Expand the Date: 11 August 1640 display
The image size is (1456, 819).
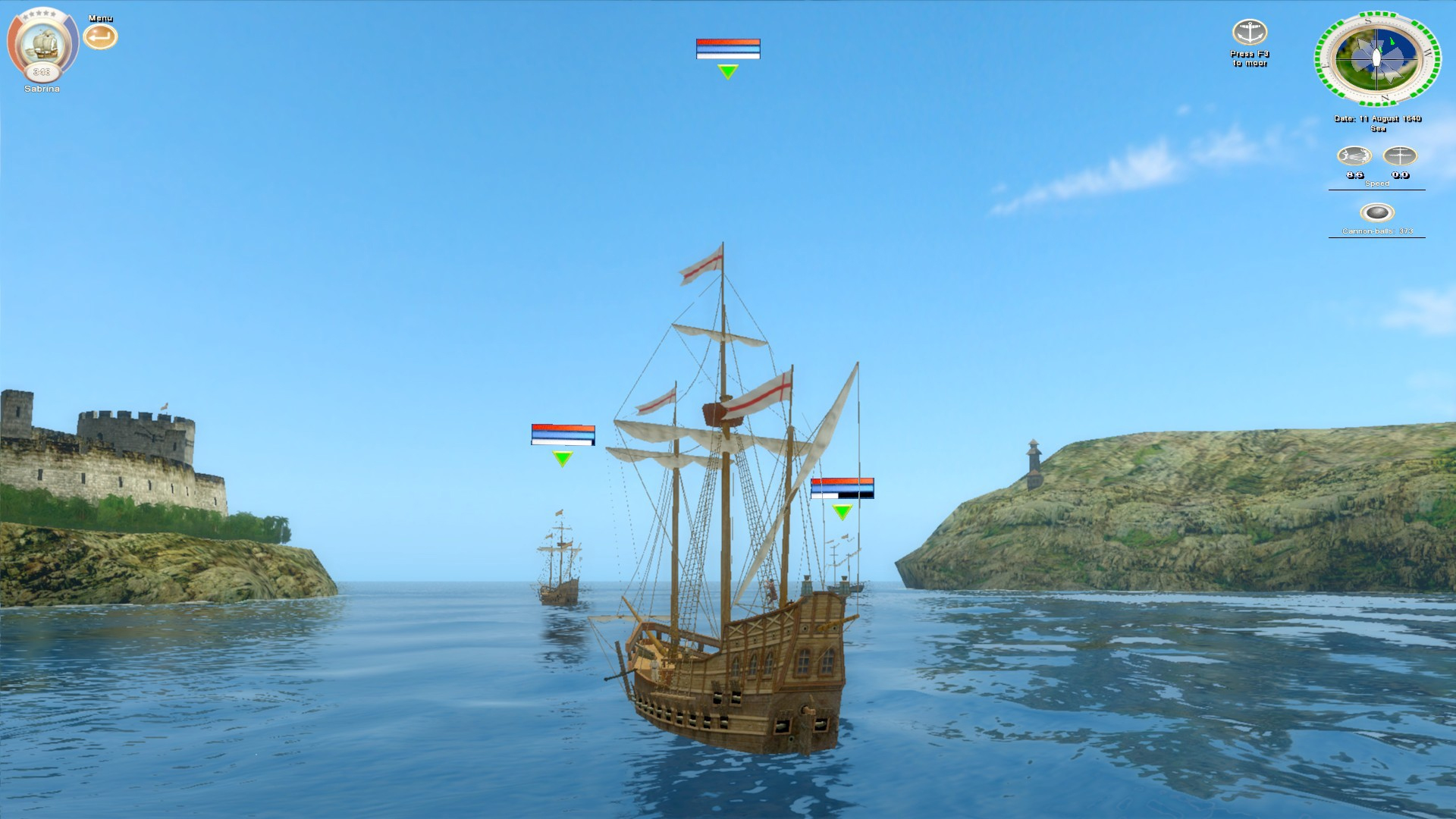tap(1377, 119)
